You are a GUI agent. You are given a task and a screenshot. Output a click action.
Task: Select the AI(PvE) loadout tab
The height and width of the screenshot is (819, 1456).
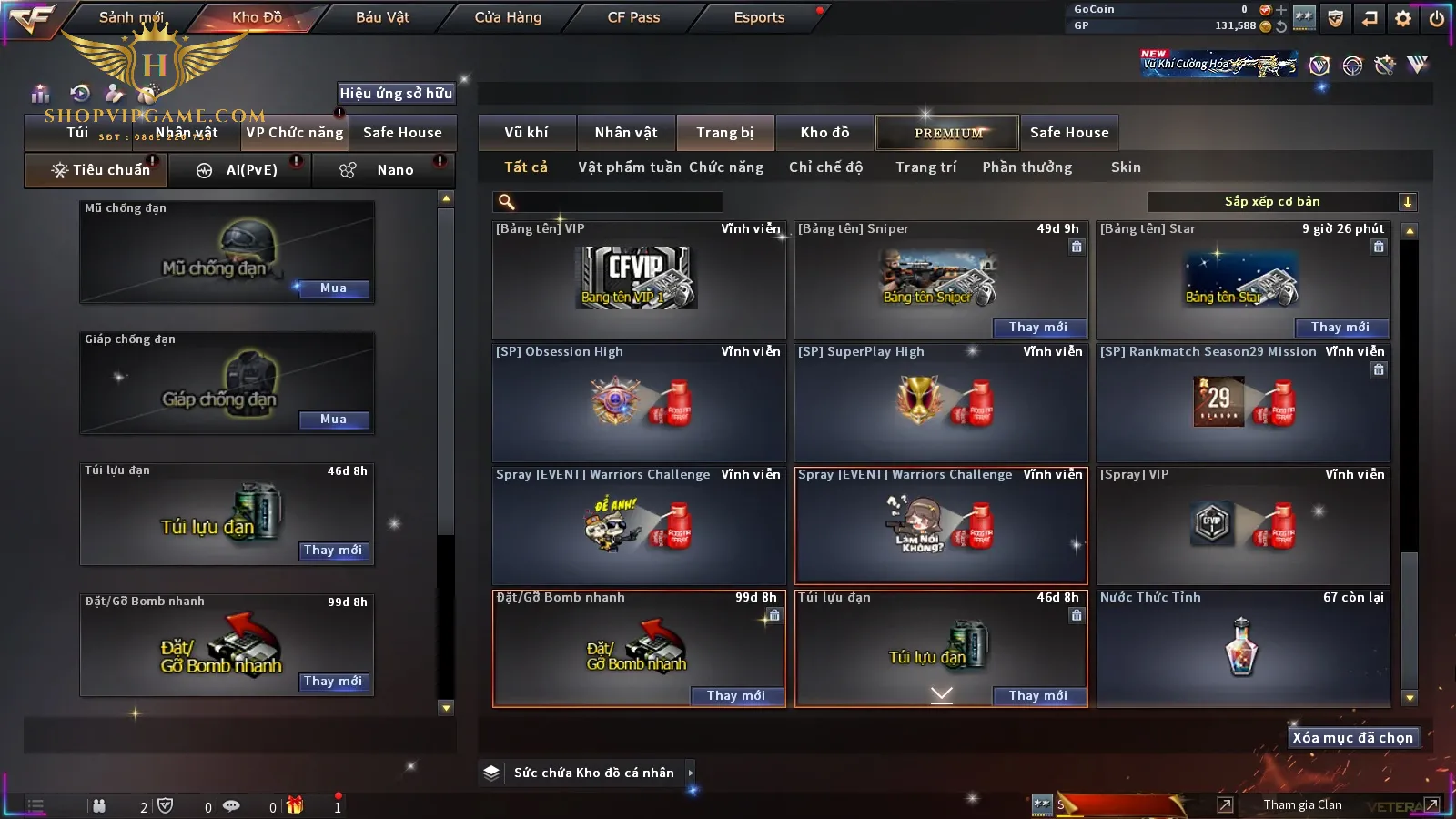(x=240, y=170)
